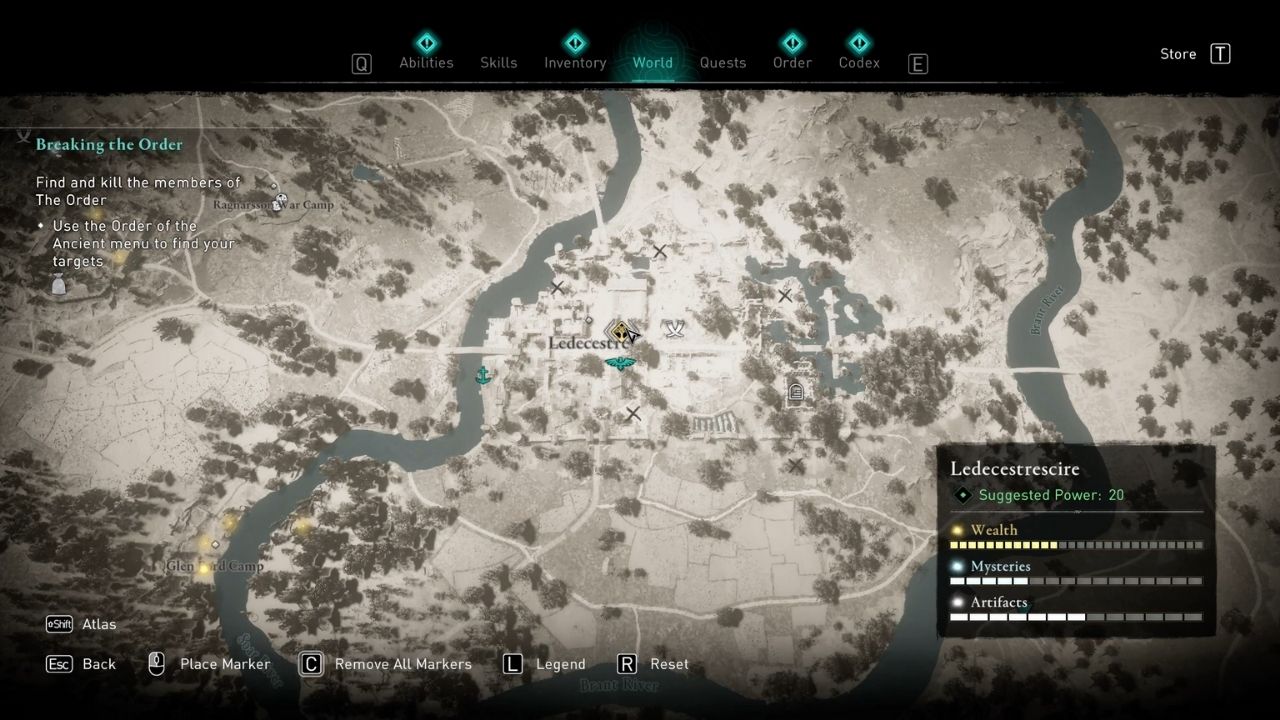Click the yellow quest marker on Ledecestre
Image resolution: width=1280 pixels, height=720 pixels.
(620, 330)
